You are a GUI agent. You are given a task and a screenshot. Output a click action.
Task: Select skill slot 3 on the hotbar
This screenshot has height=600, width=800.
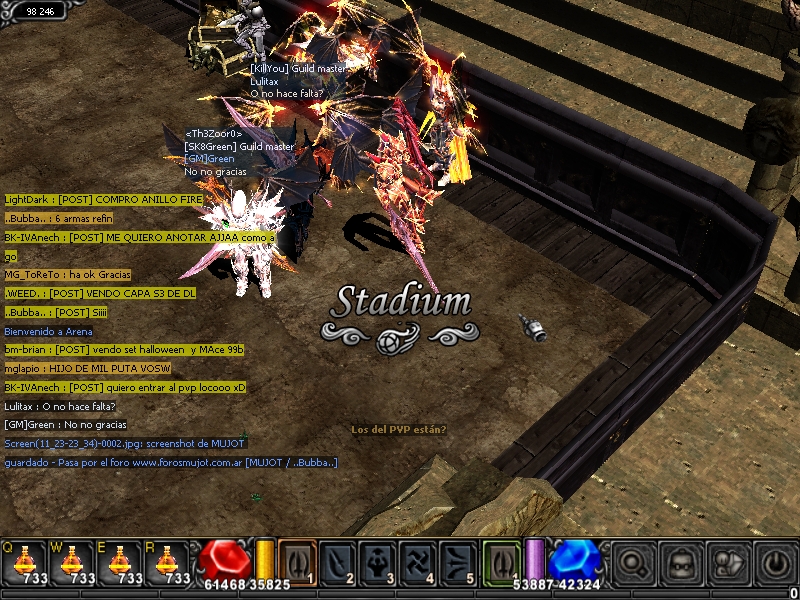point(379,562)
